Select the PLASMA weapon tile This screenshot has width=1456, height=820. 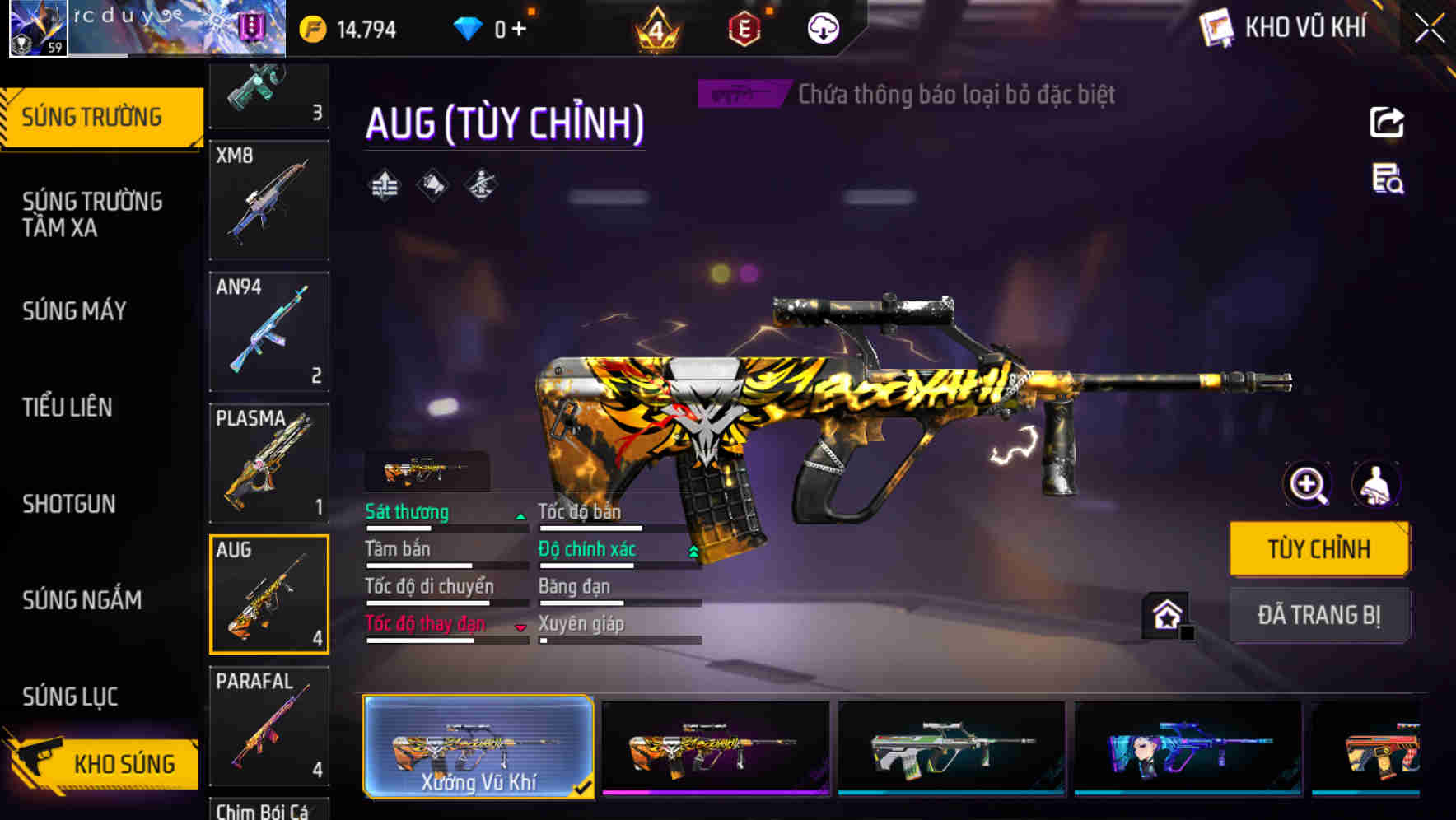(269, 464)
